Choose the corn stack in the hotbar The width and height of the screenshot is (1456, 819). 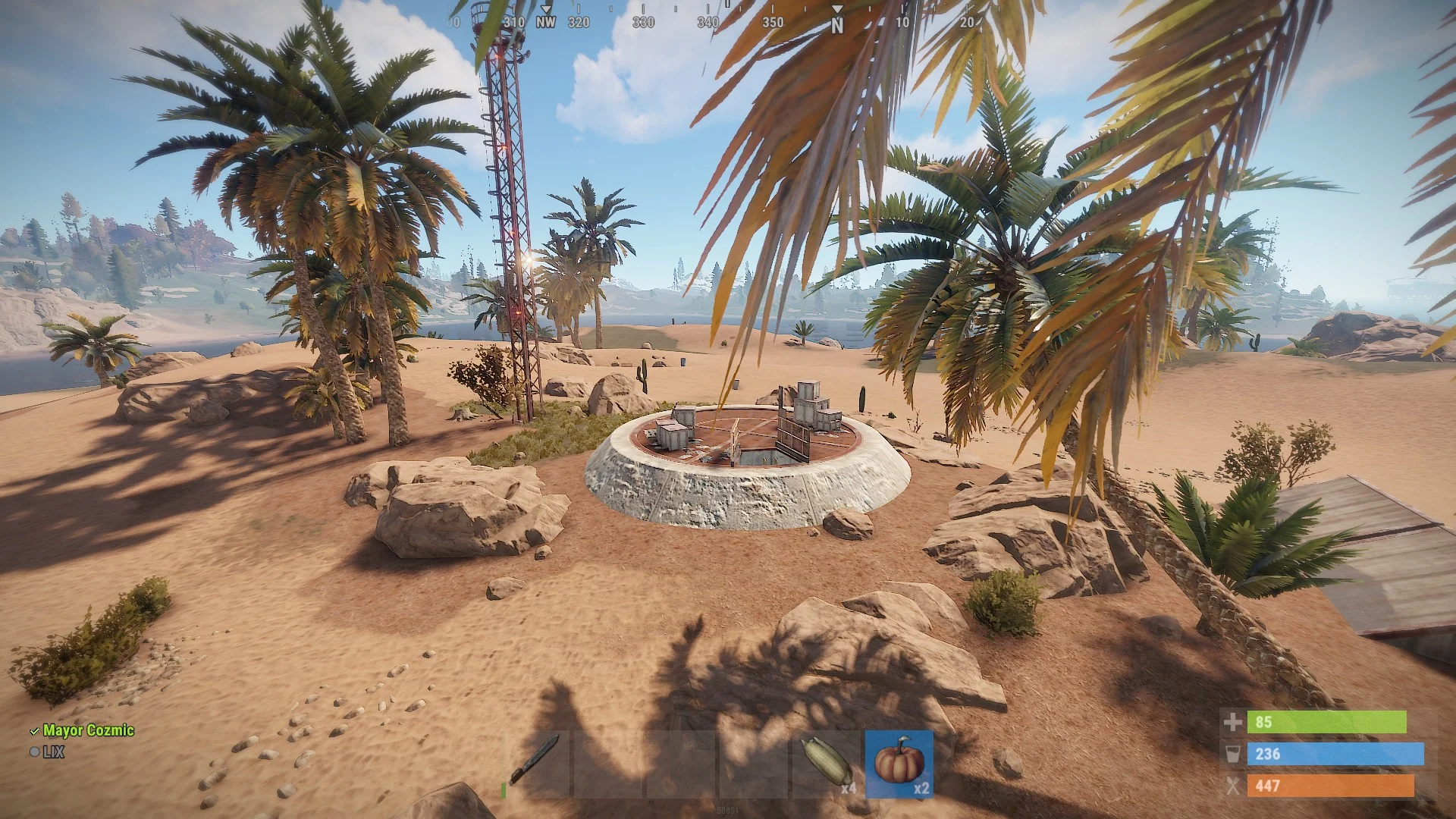827,762
